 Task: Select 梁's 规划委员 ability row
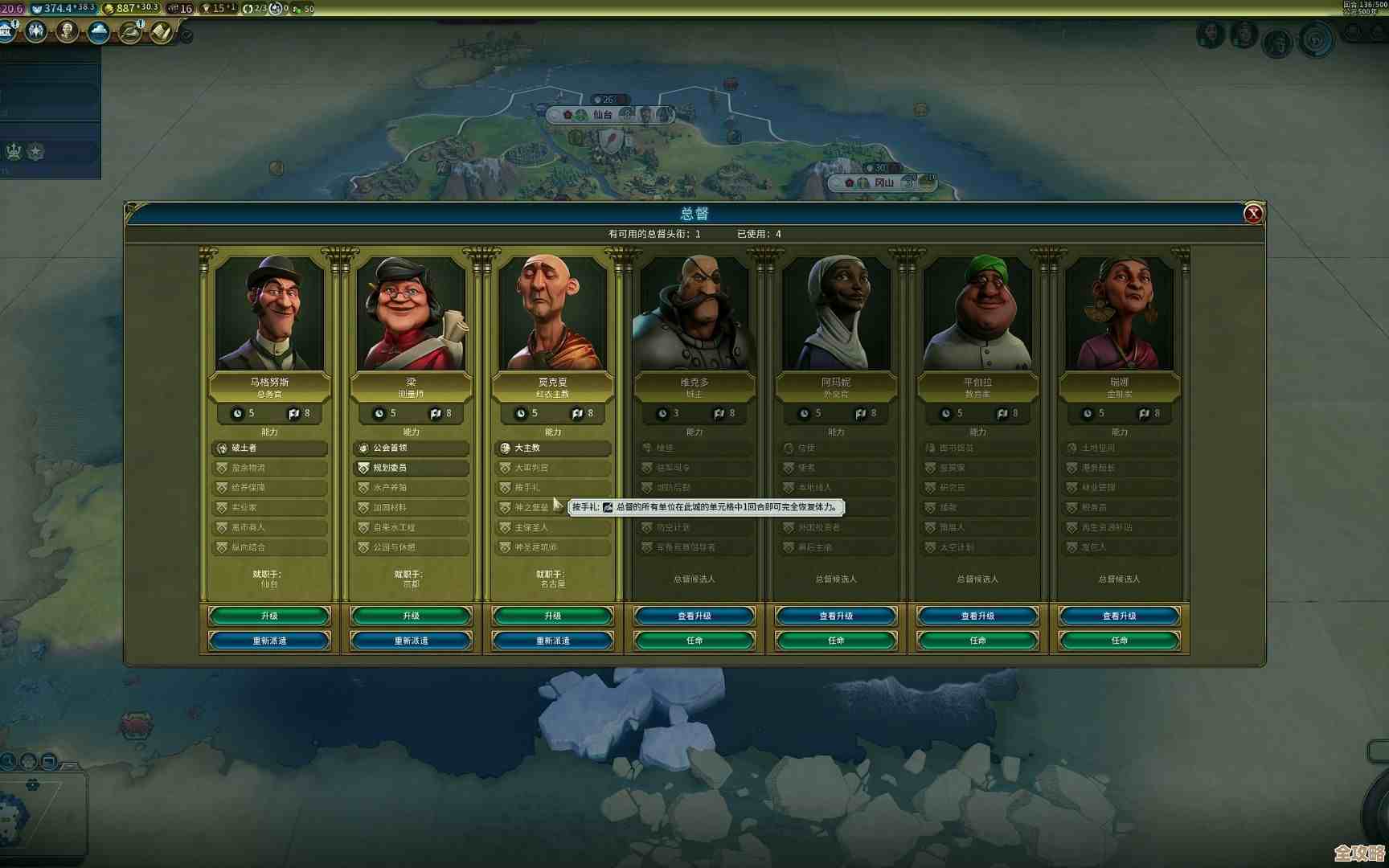[411, 468]
